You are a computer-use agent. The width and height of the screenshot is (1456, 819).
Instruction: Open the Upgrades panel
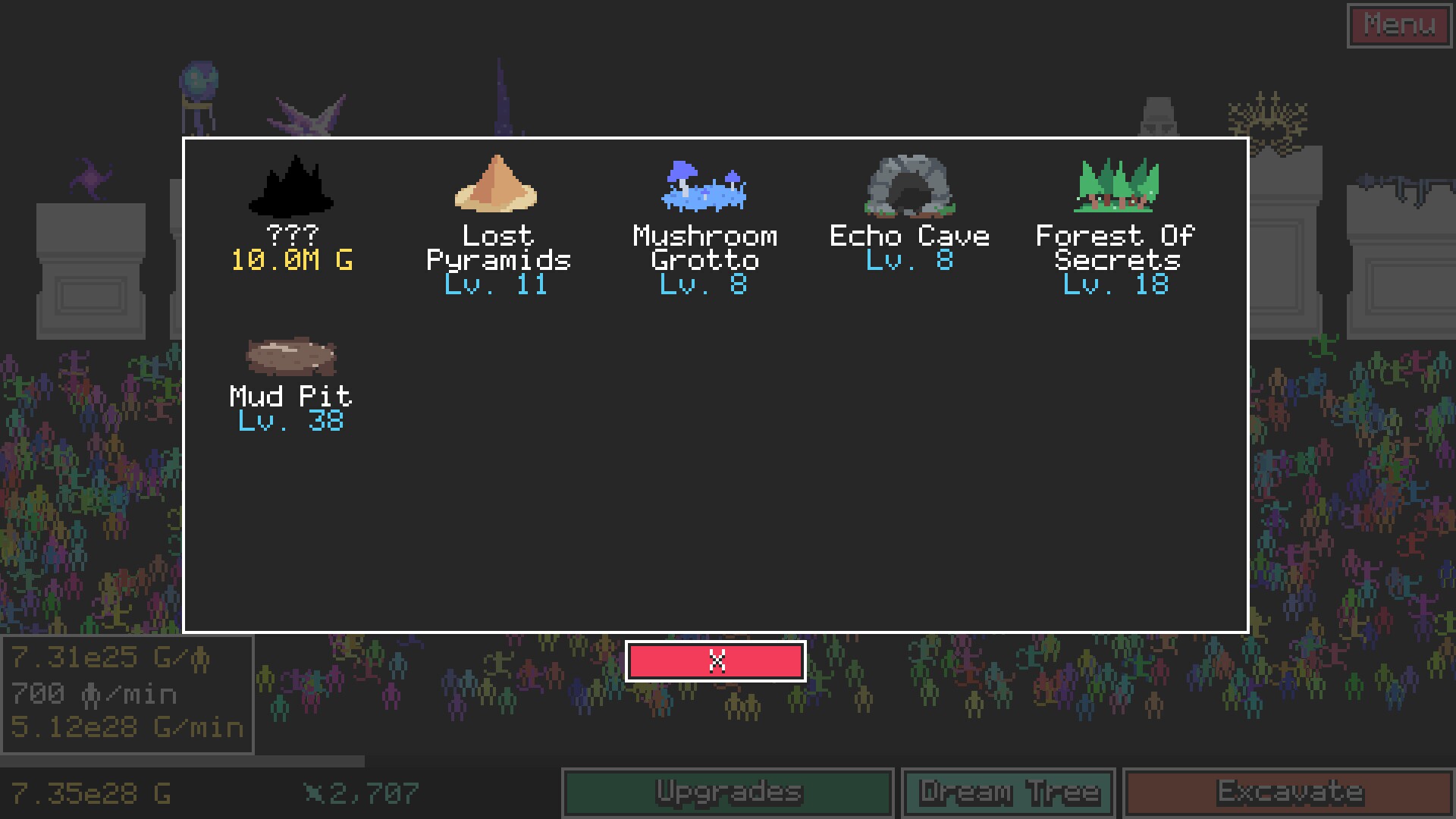click(x=726, y=792)
